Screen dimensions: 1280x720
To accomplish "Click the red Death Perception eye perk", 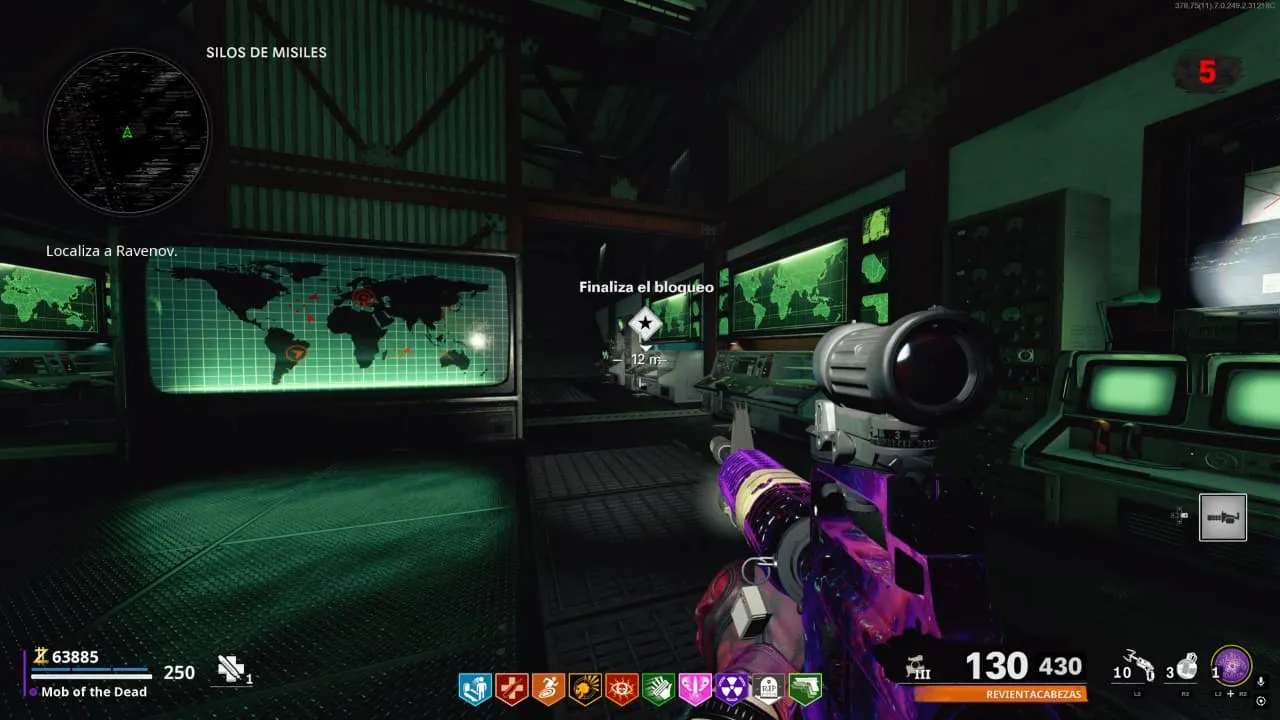I will click(x=622, y=688).
